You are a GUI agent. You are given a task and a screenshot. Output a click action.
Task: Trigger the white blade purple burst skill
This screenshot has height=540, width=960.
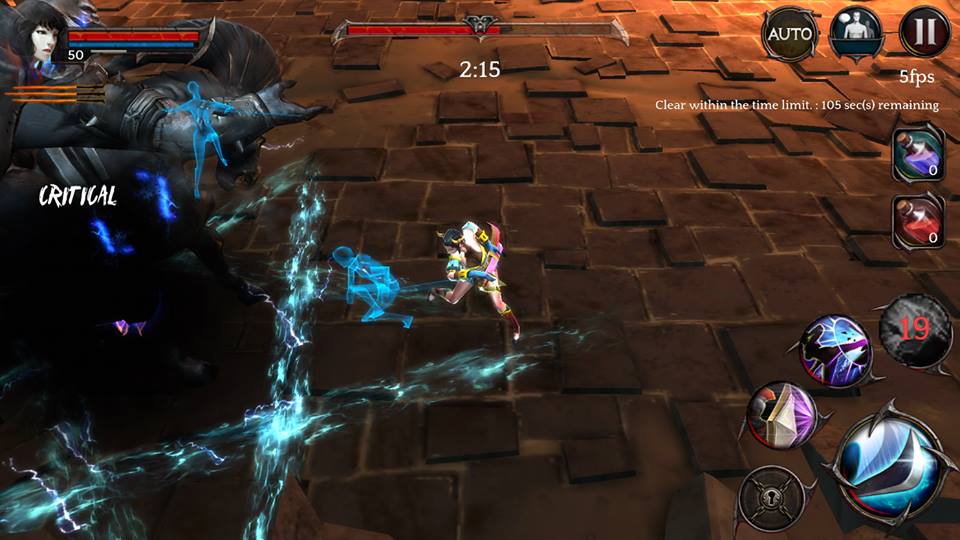[x=782, y=414]
